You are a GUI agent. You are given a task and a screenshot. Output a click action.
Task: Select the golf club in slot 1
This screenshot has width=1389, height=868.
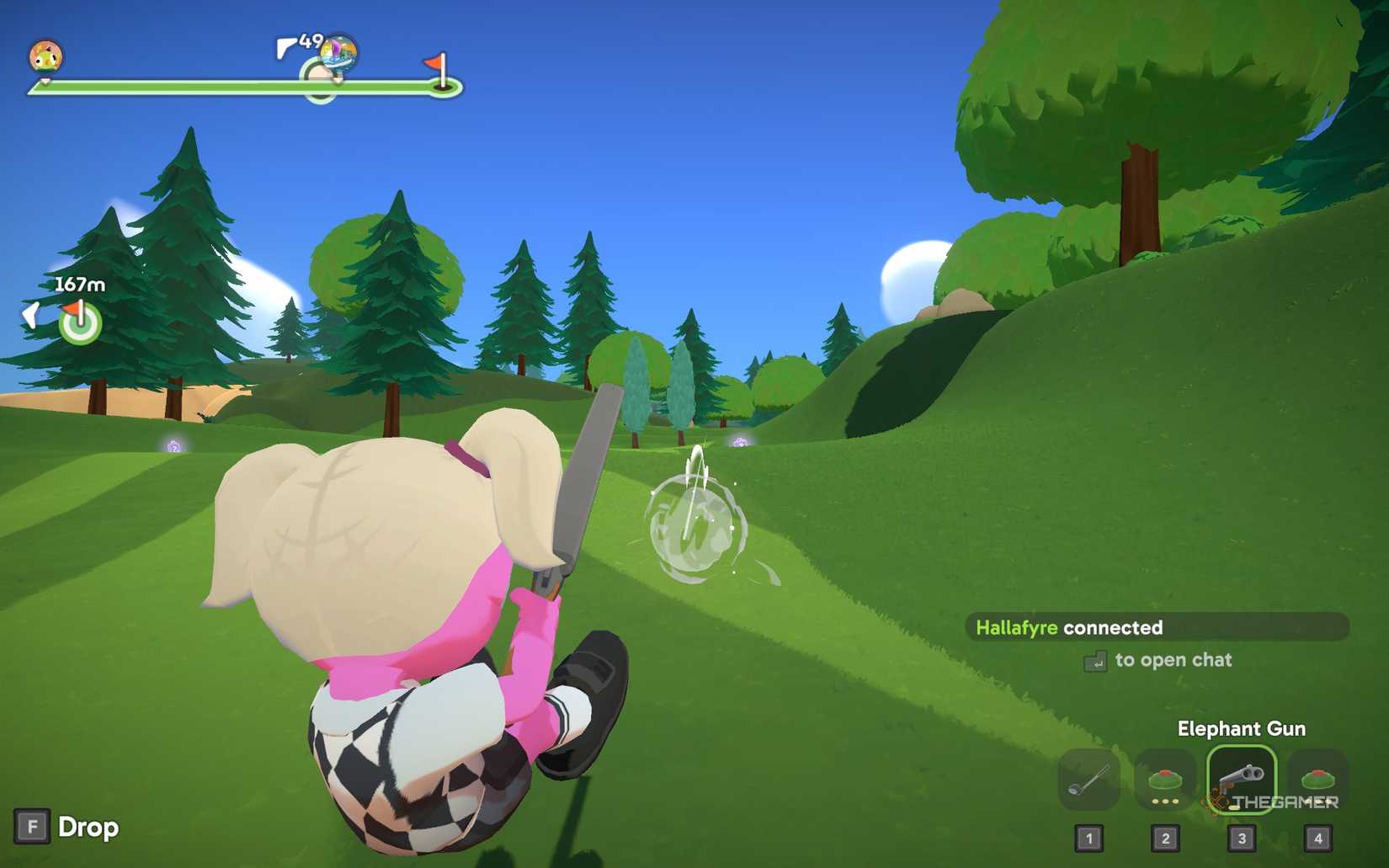point(1088,780)
